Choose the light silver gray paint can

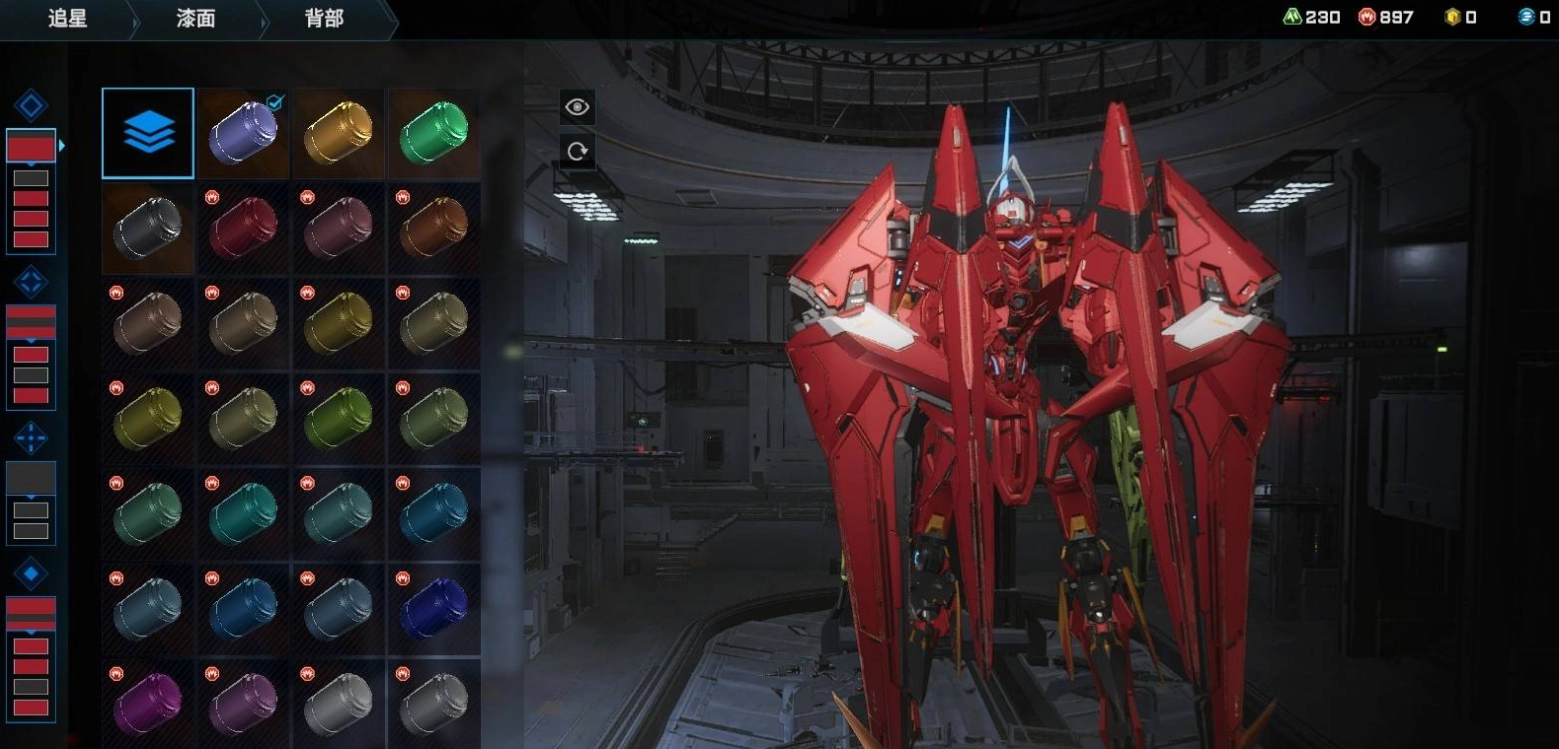coord(338,704)
